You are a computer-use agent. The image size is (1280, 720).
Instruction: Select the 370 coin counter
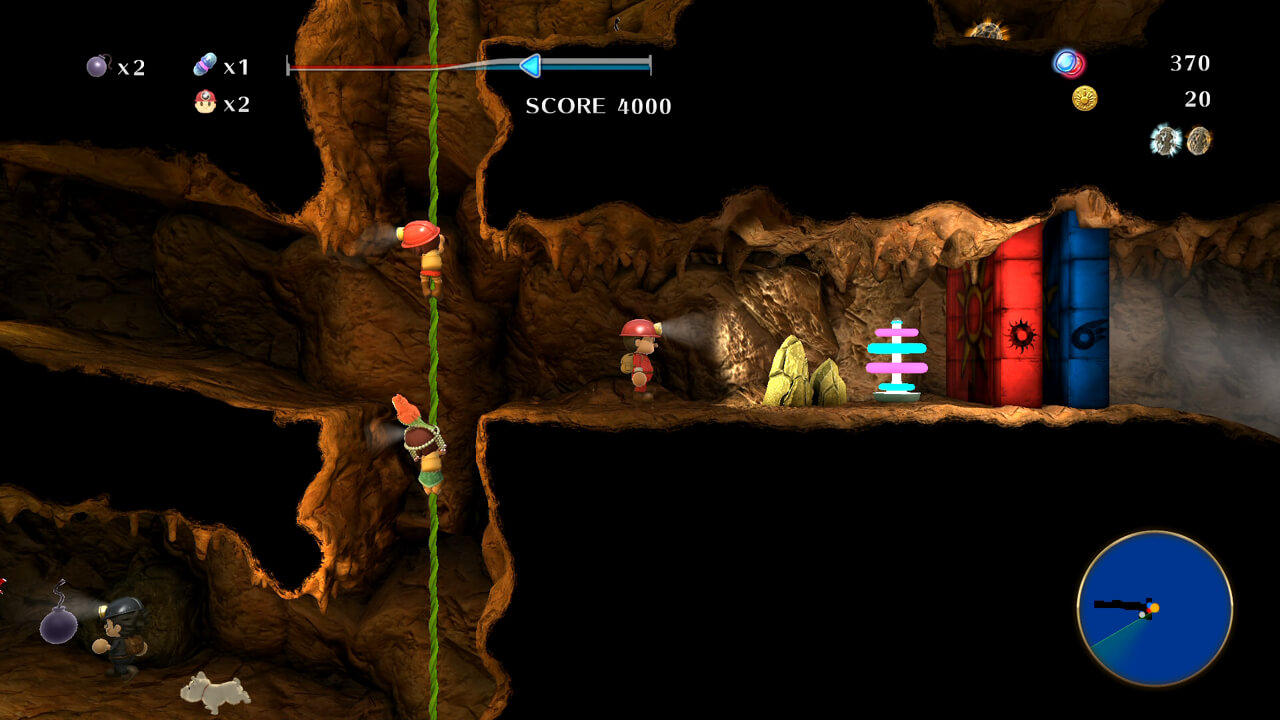(1188, 63)
